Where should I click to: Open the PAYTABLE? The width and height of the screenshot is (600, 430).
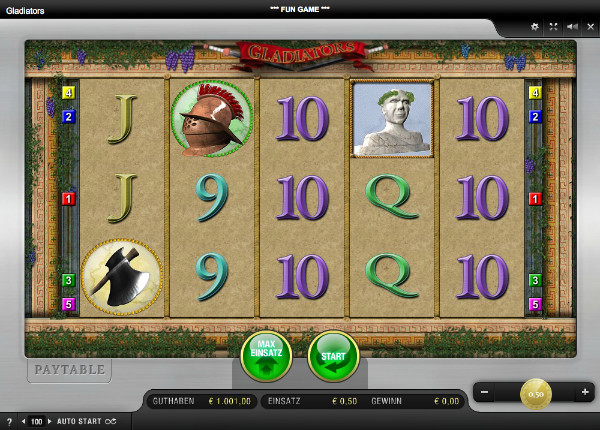click(x=69, y=370)
